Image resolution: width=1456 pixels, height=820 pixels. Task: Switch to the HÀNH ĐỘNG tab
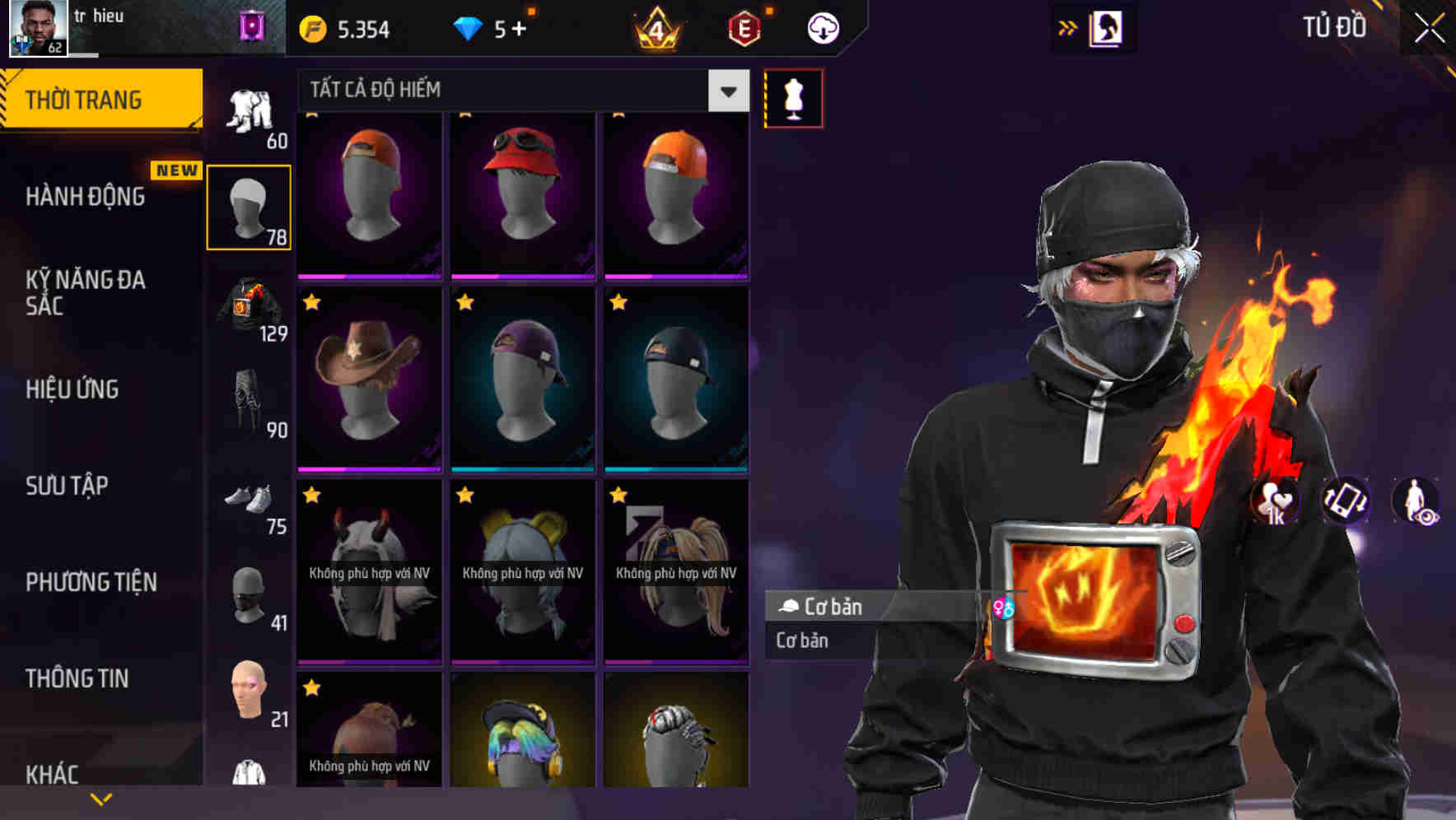coord(86,196)
